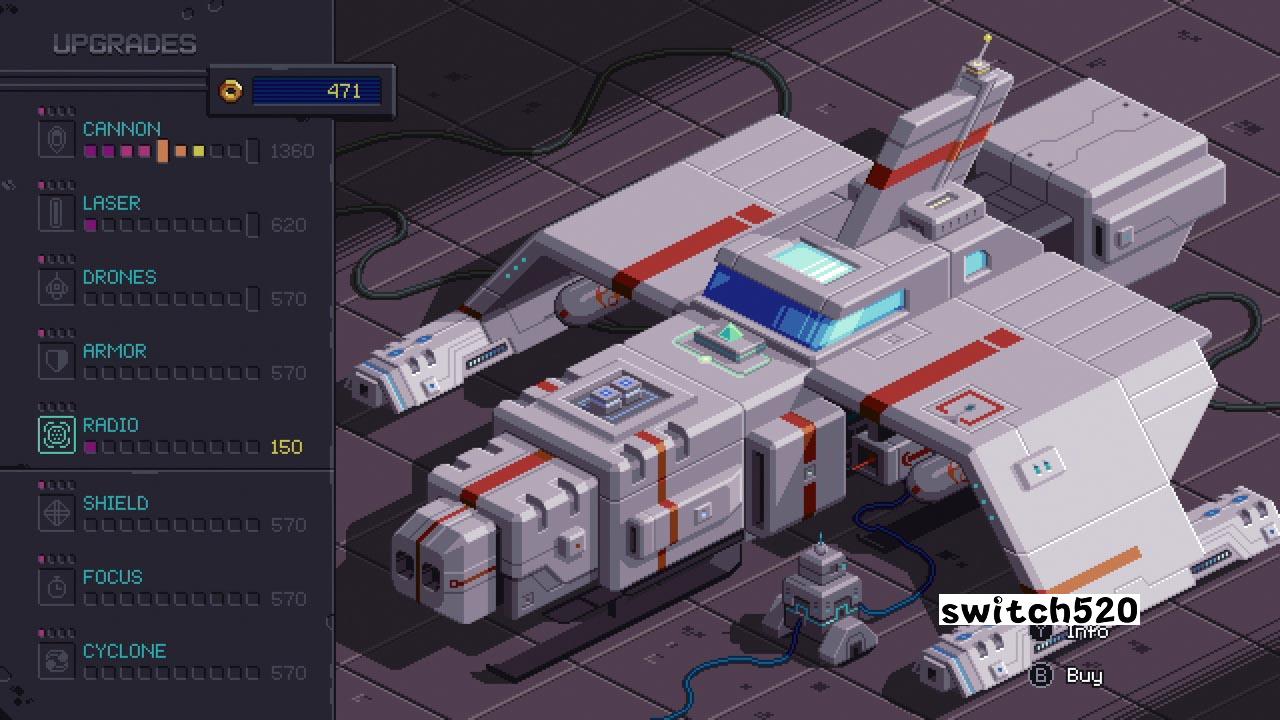This screenshot has height=720, width=1280.
Task: Pick the Armor upgrade
Action: [x=114, y=351]
